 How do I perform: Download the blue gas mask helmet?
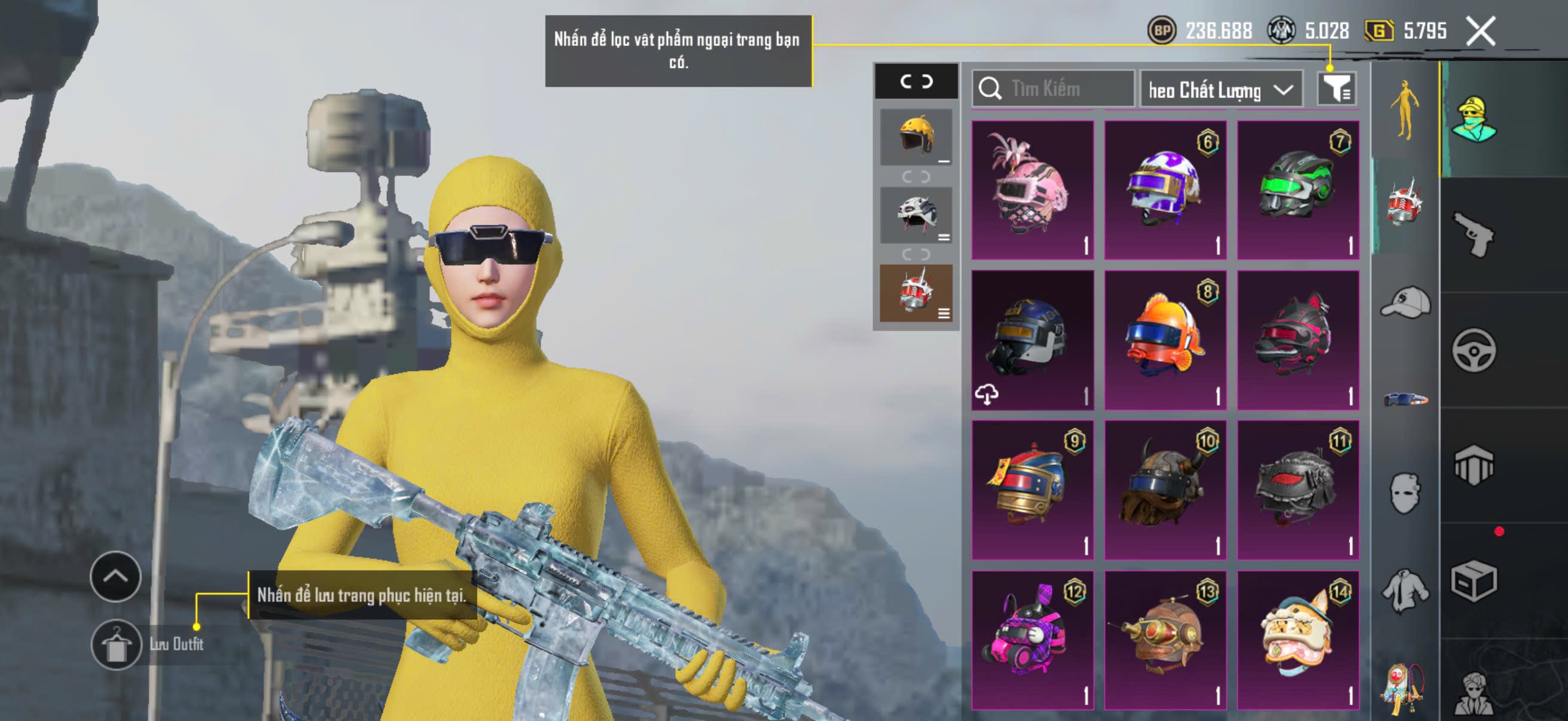coord(987,394)
